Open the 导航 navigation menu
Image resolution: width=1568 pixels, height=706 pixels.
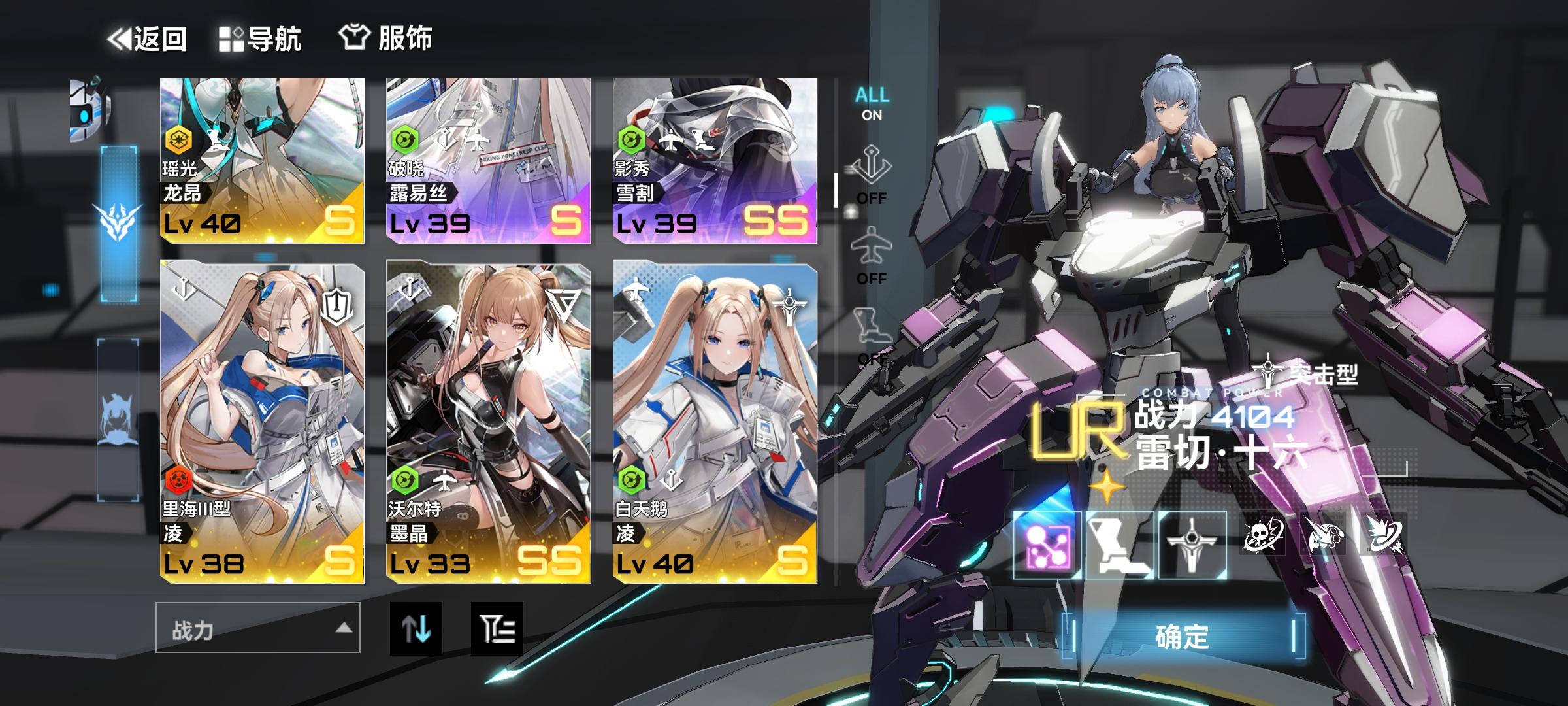(x=261, y=38)
